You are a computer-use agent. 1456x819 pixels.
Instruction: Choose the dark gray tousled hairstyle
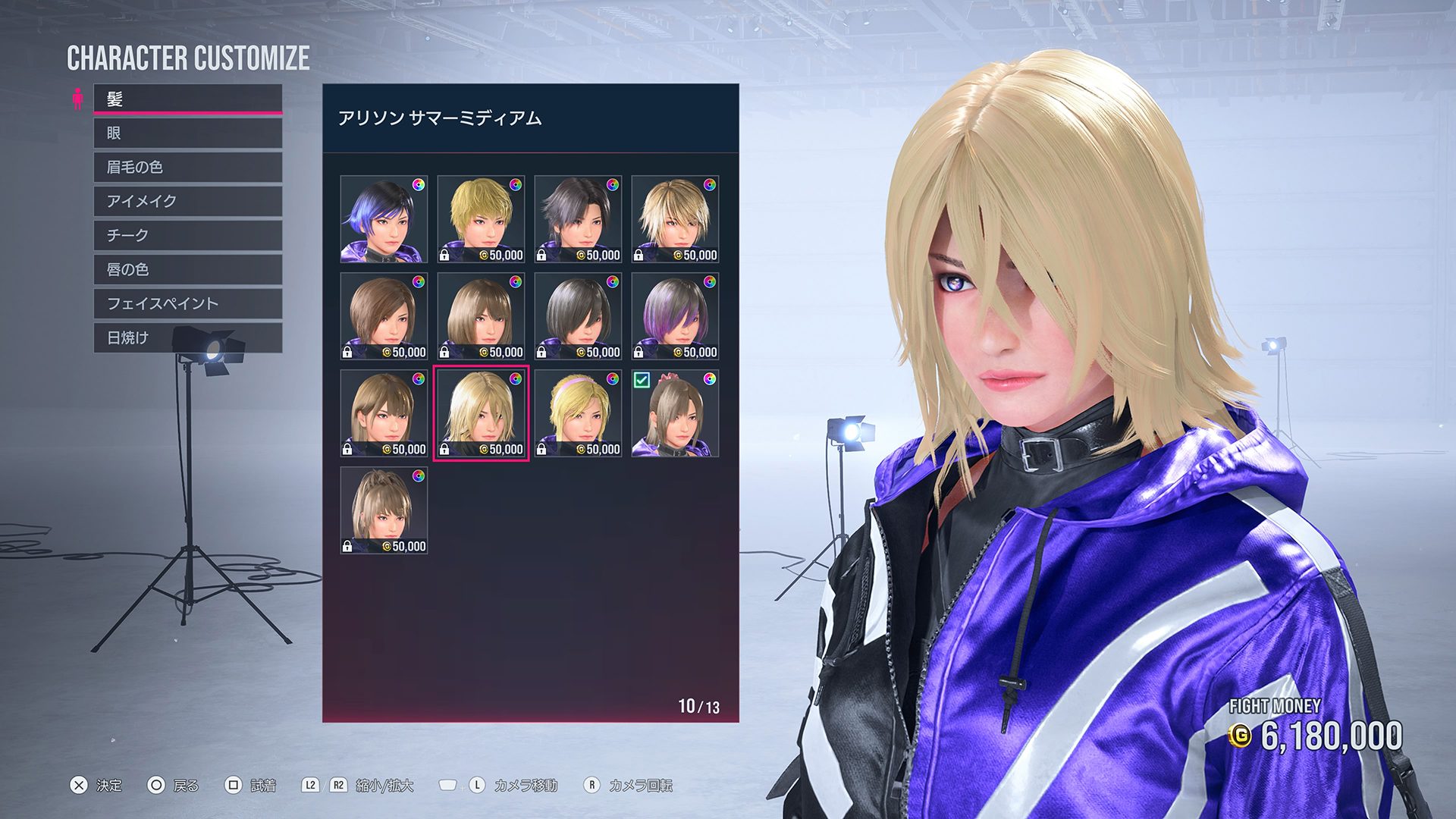[x=578, y=219]
